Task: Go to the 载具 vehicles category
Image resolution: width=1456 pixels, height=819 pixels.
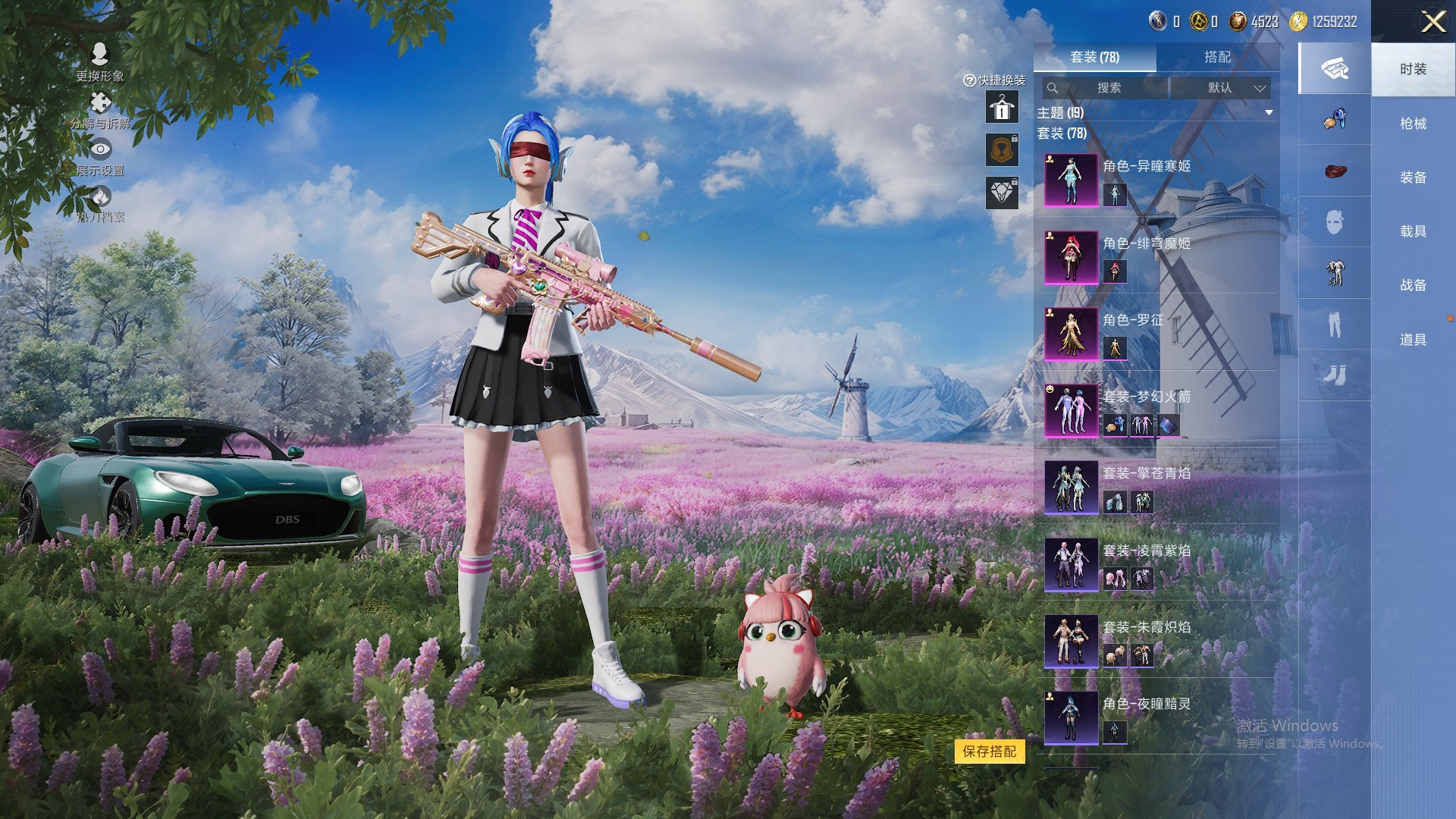Action: coord(1413,231)
